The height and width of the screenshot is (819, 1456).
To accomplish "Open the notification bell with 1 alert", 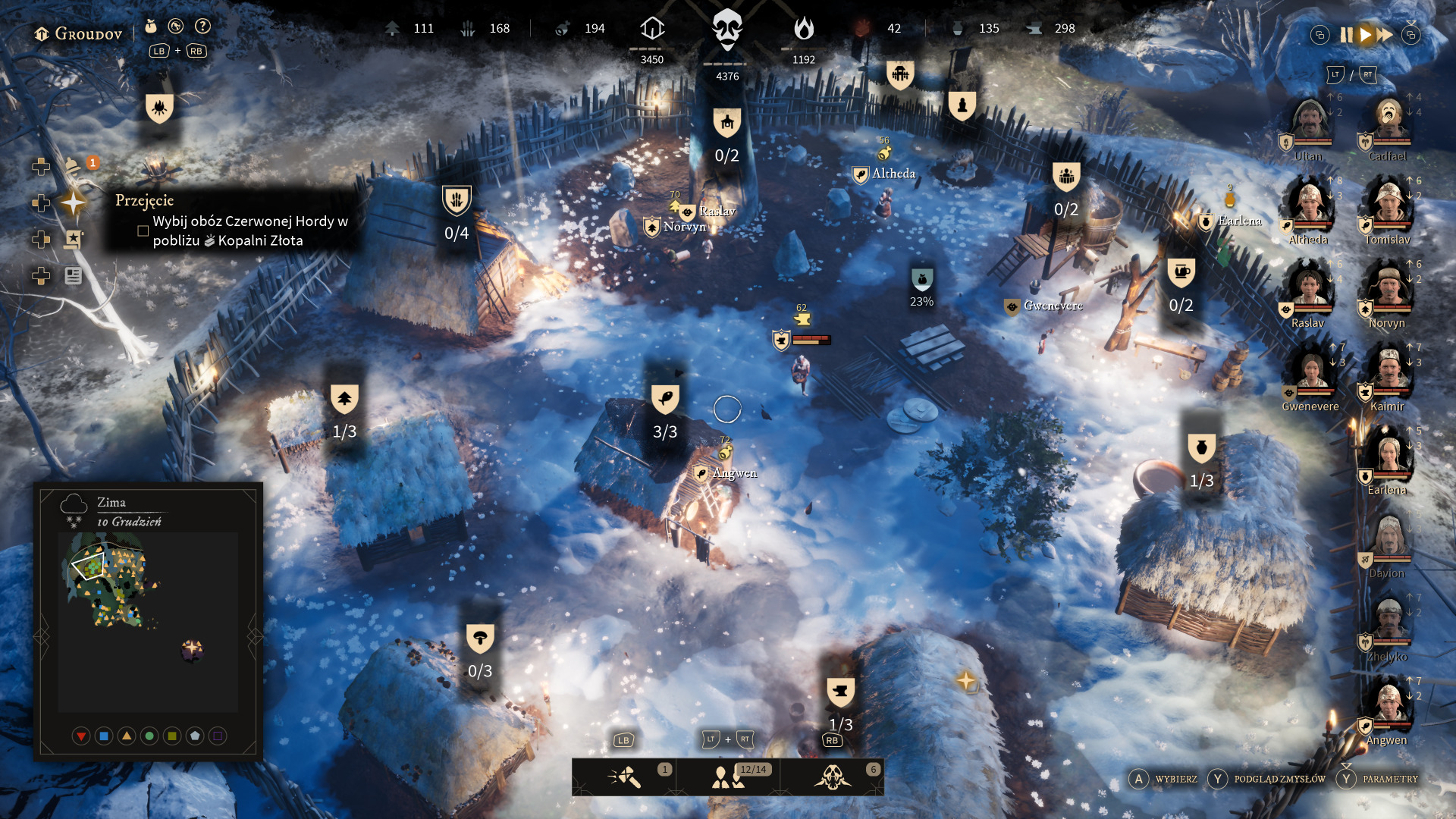I will click(x=73, y=165).
